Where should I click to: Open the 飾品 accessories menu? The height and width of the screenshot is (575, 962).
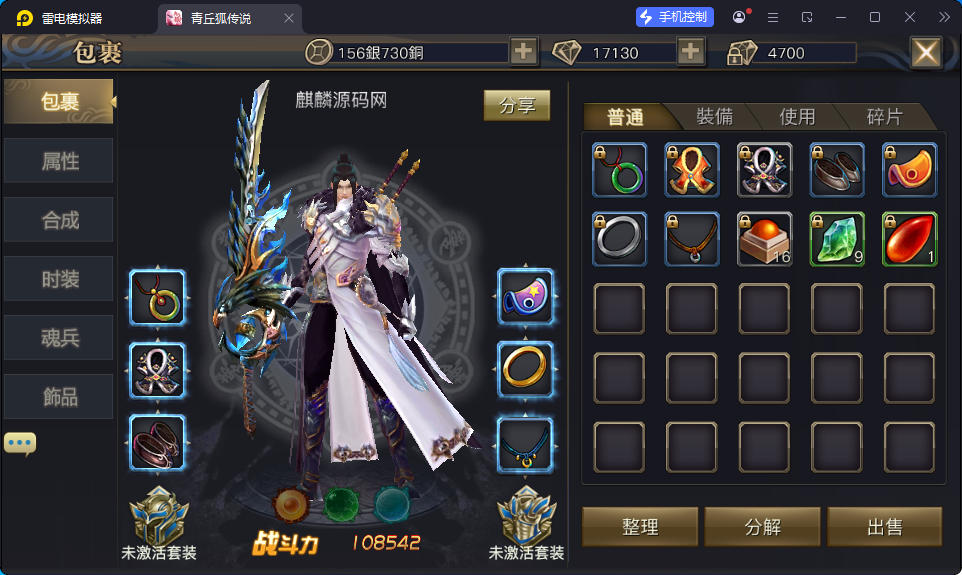[x=59, y=397]
